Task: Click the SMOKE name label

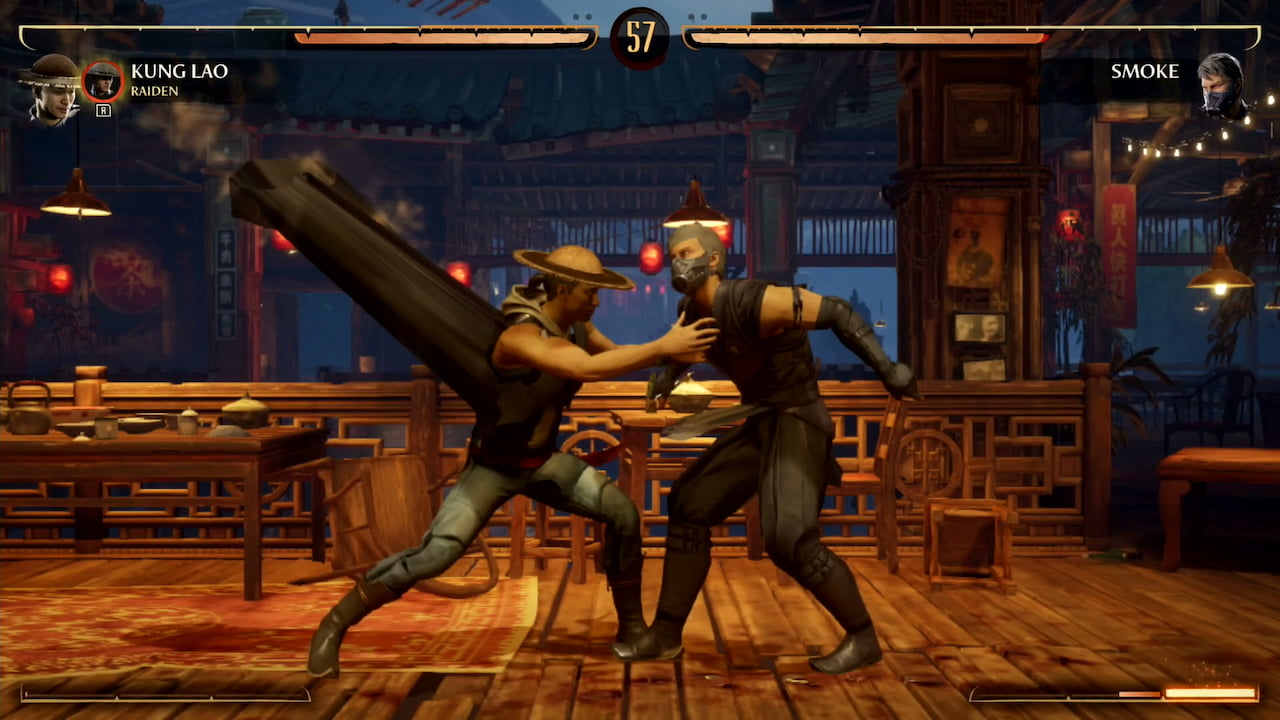Action: (x=1144, y=71)
